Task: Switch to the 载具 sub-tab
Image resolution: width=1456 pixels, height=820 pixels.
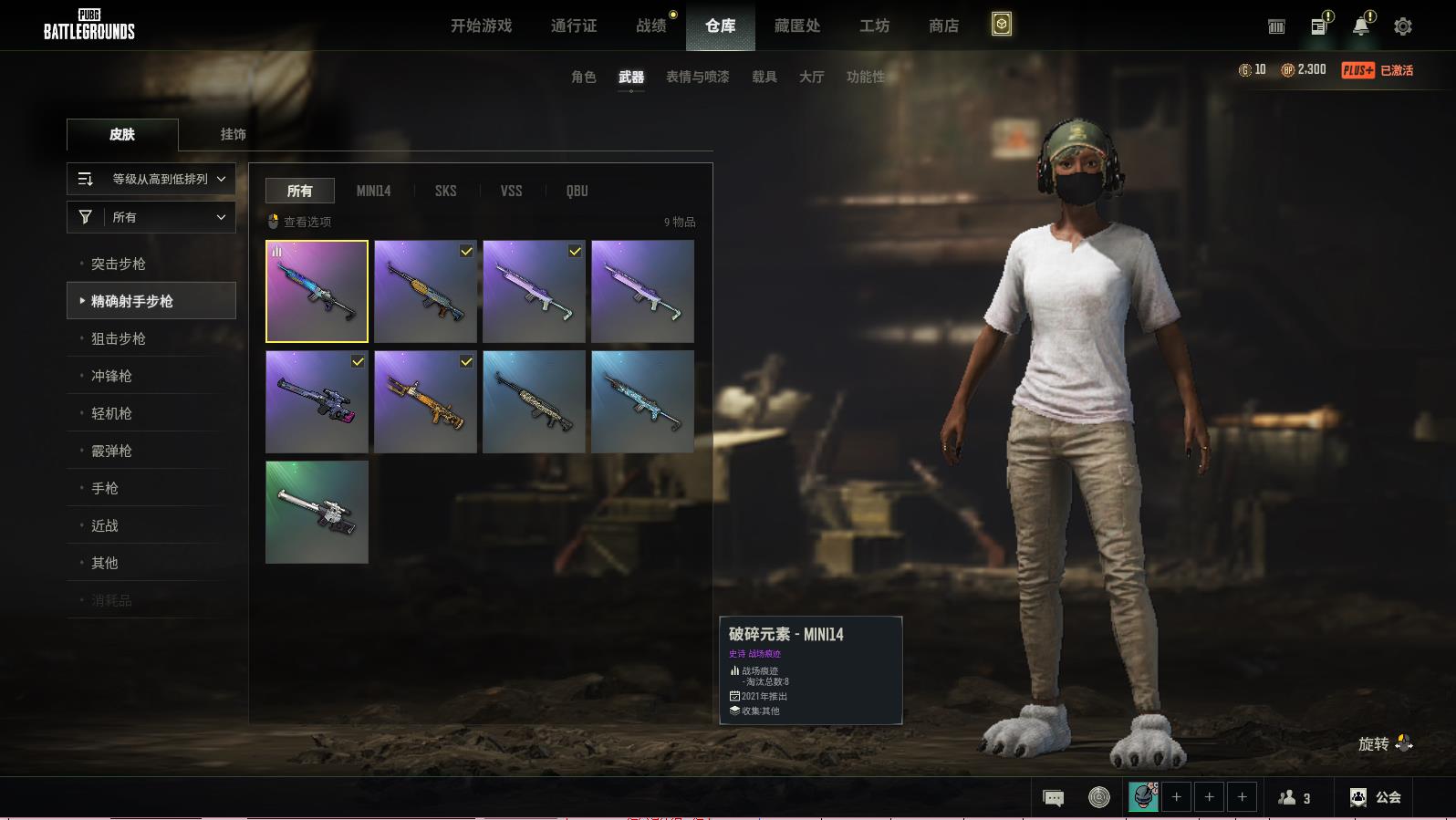Action: [x=764, y=77]
